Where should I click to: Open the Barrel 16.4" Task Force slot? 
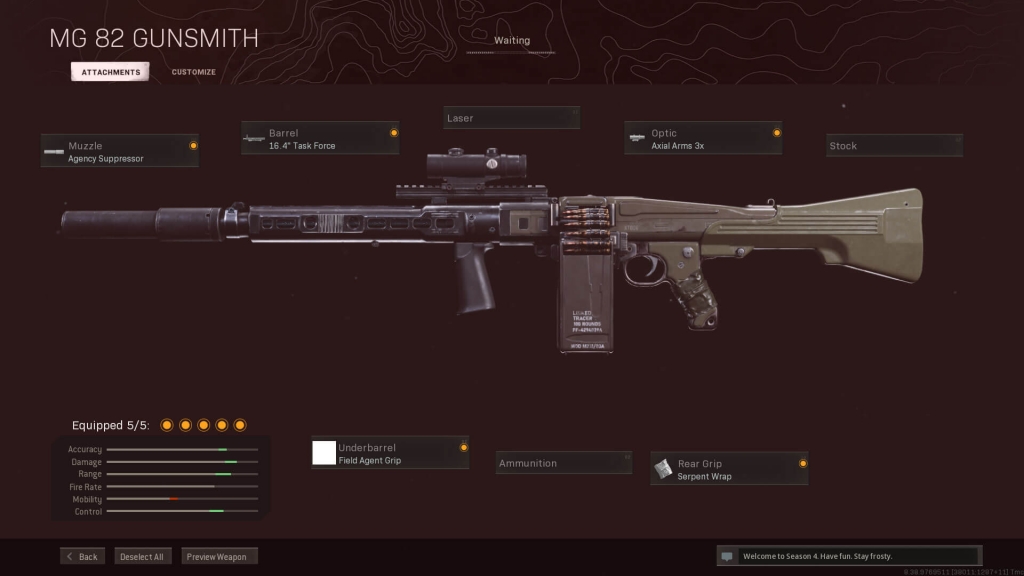tap(320, 139)
